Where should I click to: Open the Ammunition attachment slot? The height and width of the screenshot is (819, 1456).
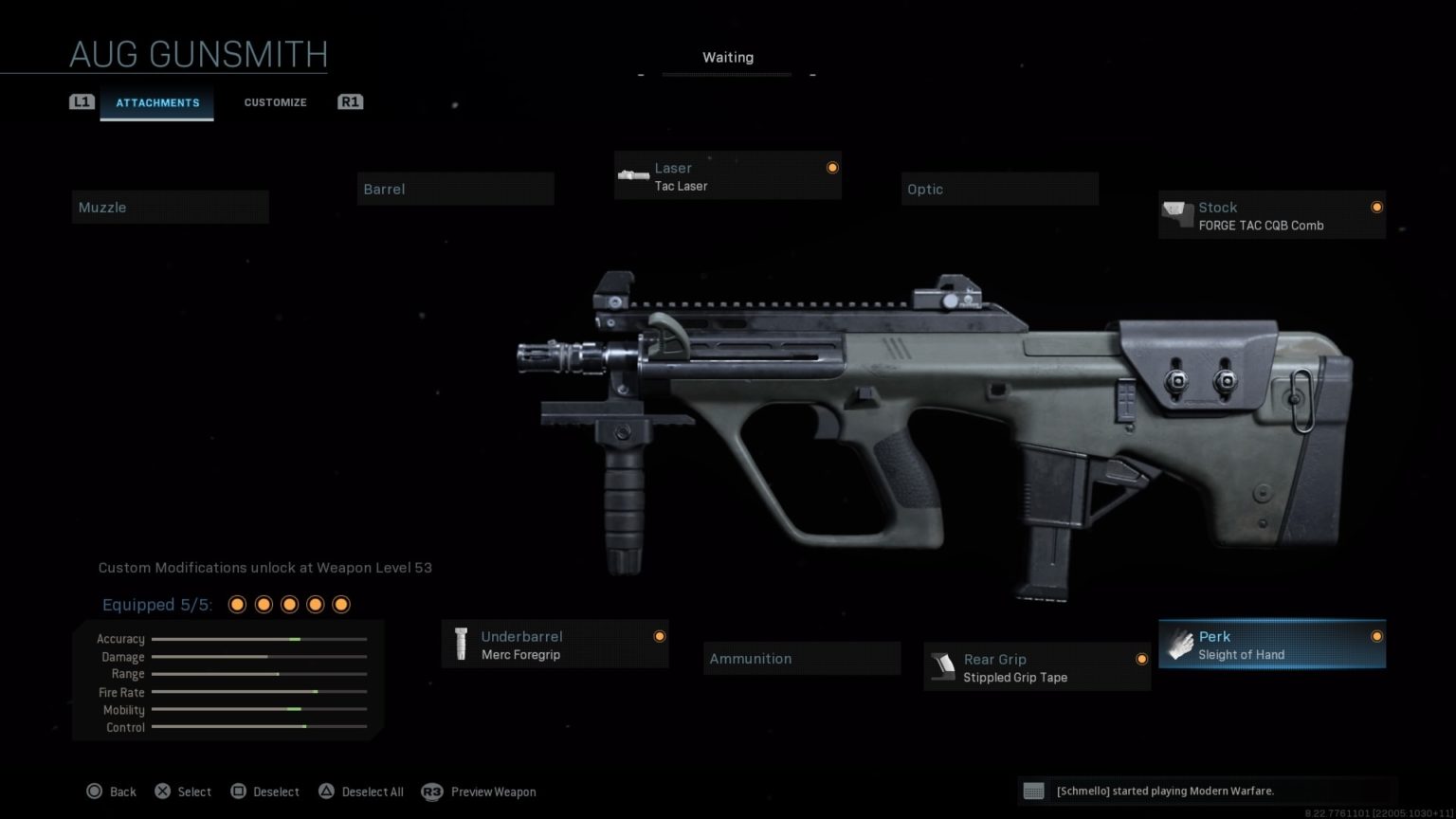coord(801,658)
